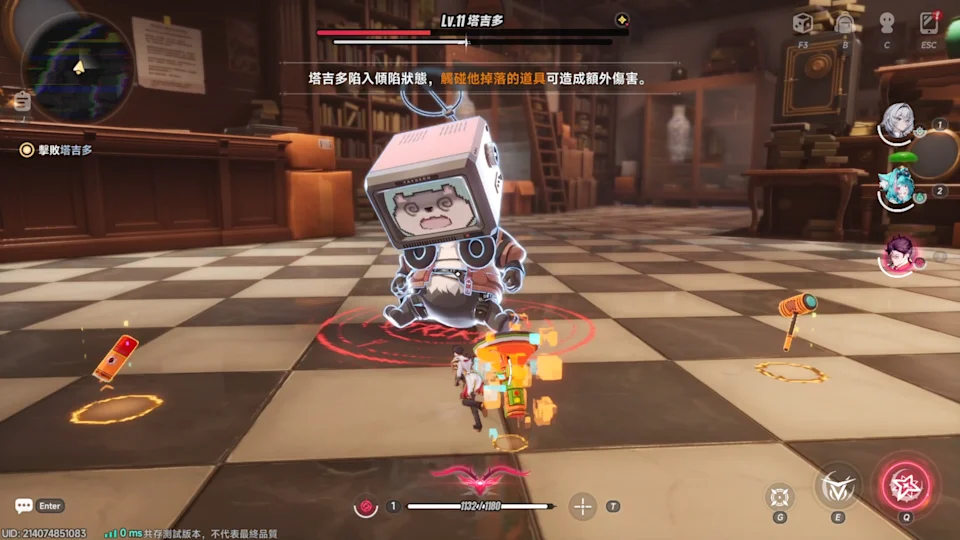The image size is (960, 540).
Task: Open the quest clipboard icon beside minimap
Action: tap(22, 101)
